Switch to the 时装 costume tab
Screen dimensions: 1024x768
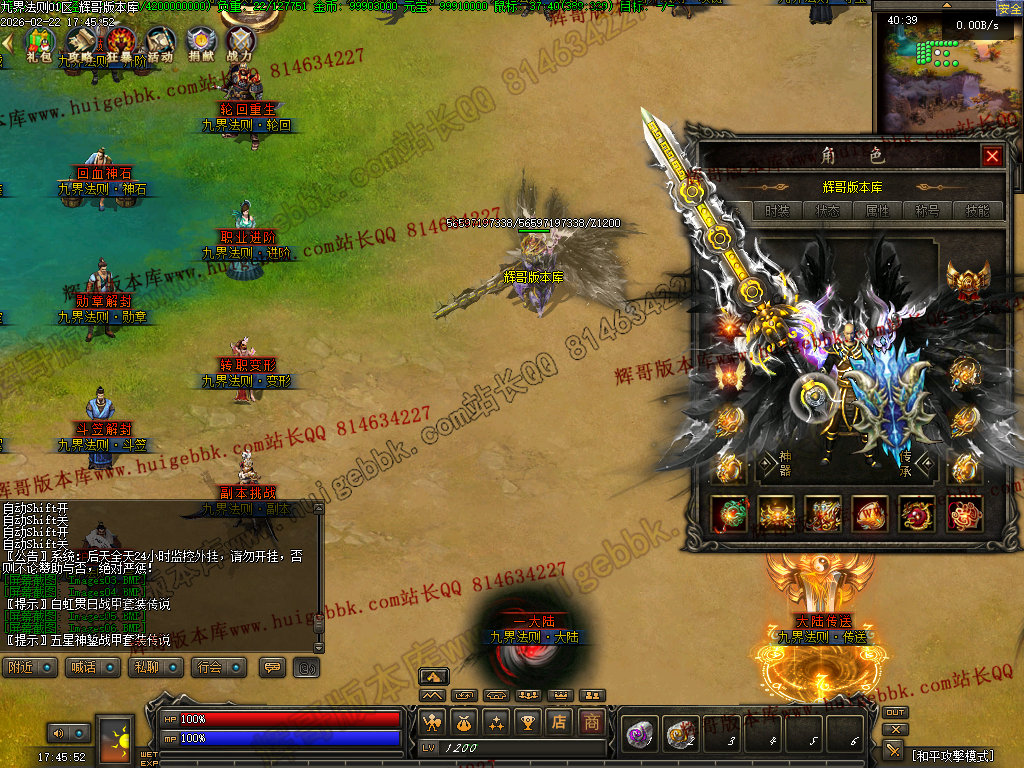pyautogui.click(x=777, y=211)
